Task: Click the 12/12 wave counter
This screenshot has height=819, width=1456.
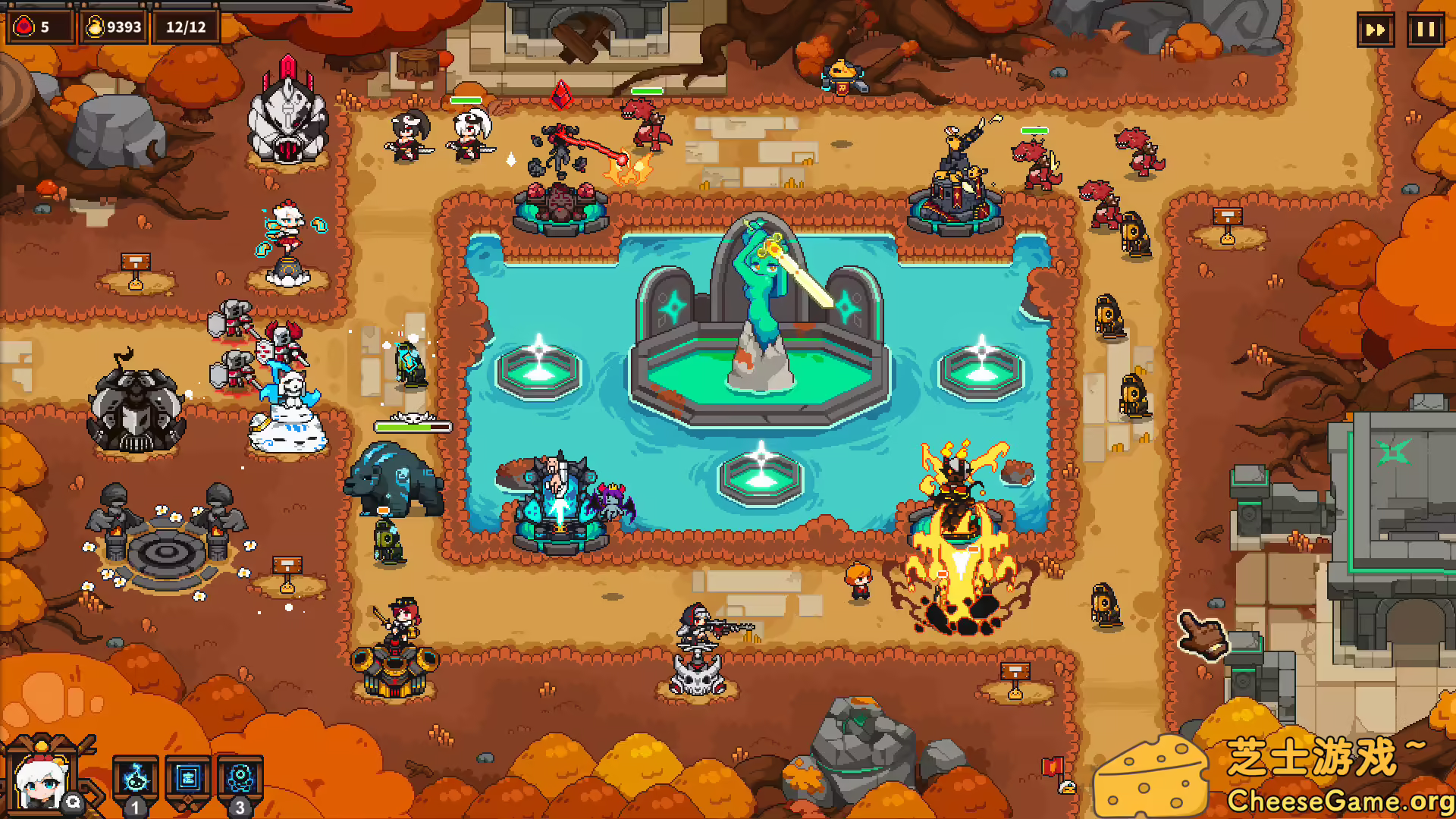Action: click(184, 28)
